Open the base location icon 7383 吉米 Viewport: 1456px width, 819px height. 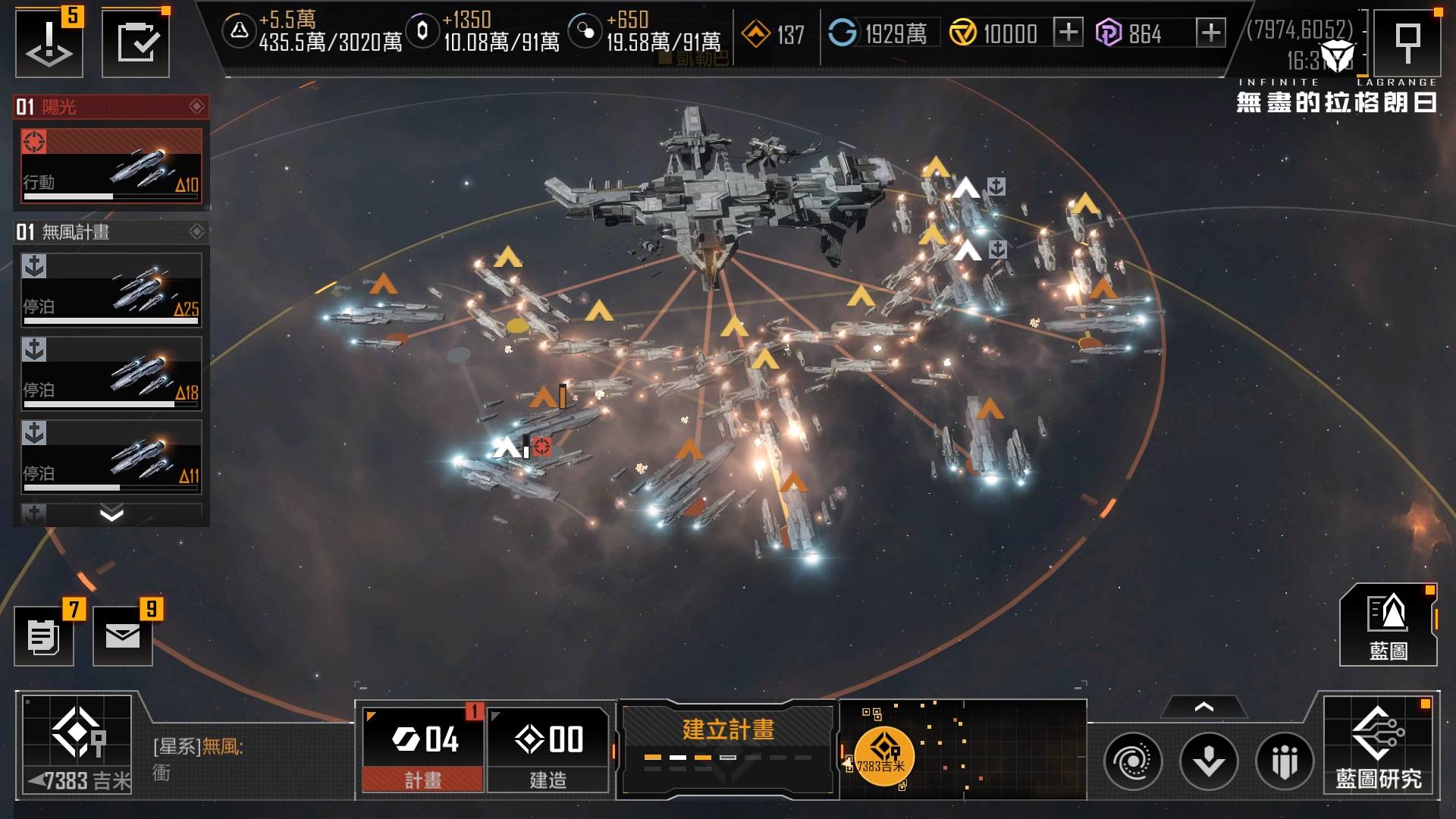tap(77, 745)
